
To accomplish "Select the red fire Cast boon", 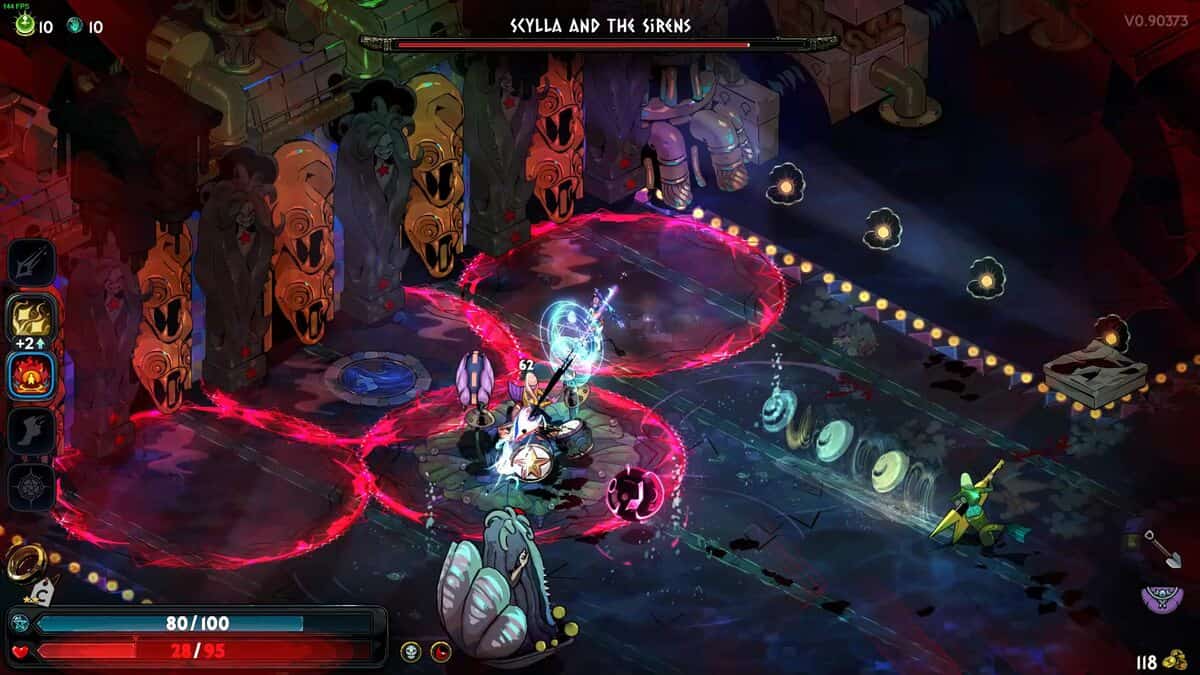I will click(x=32, y=376).
